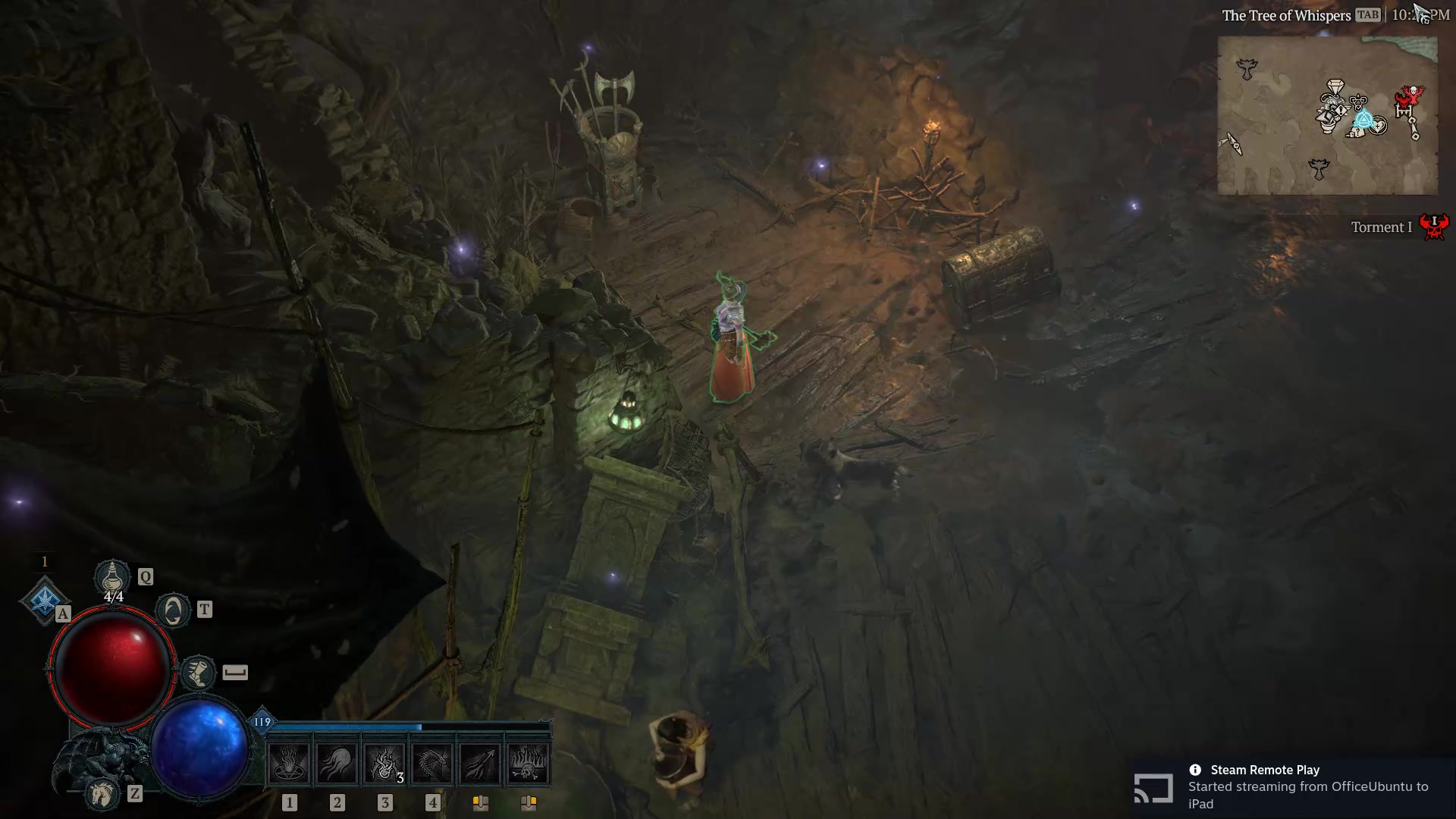Click the Torment I difficulty emblem

pyautogui.click(x=1433, y=227)
